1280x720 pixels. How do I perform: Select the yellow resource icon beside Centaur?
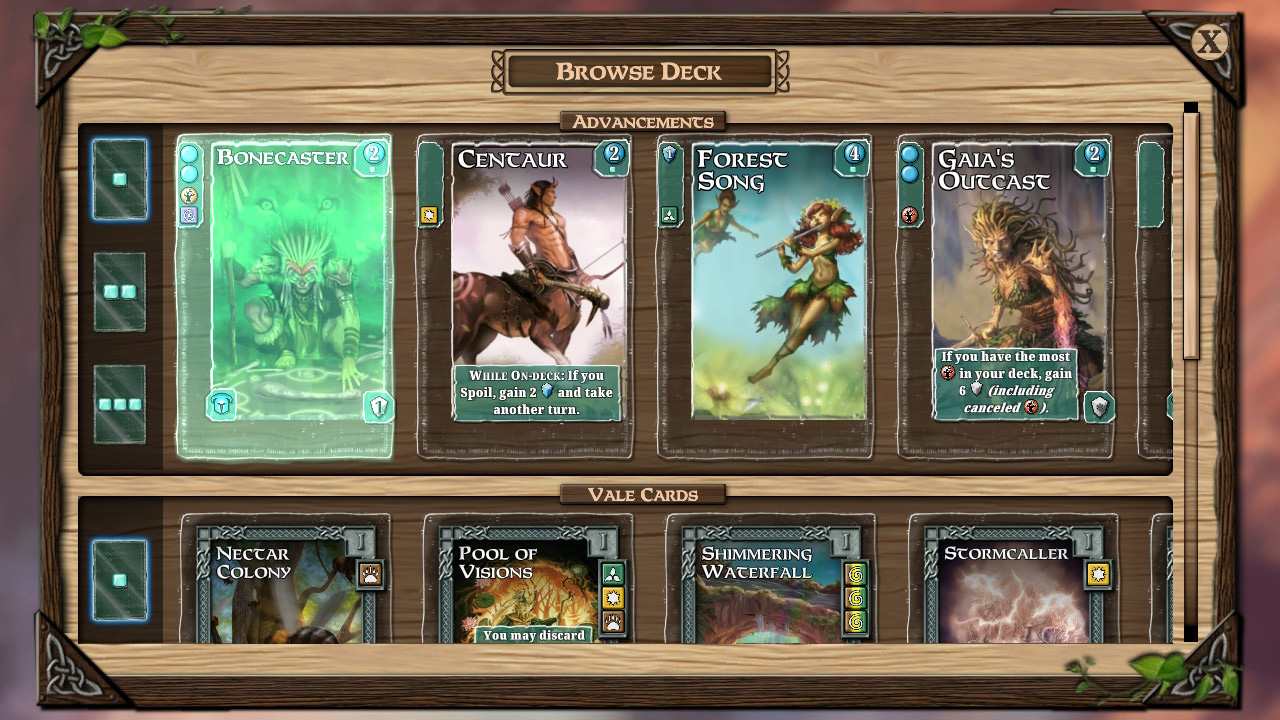[429, 214]
